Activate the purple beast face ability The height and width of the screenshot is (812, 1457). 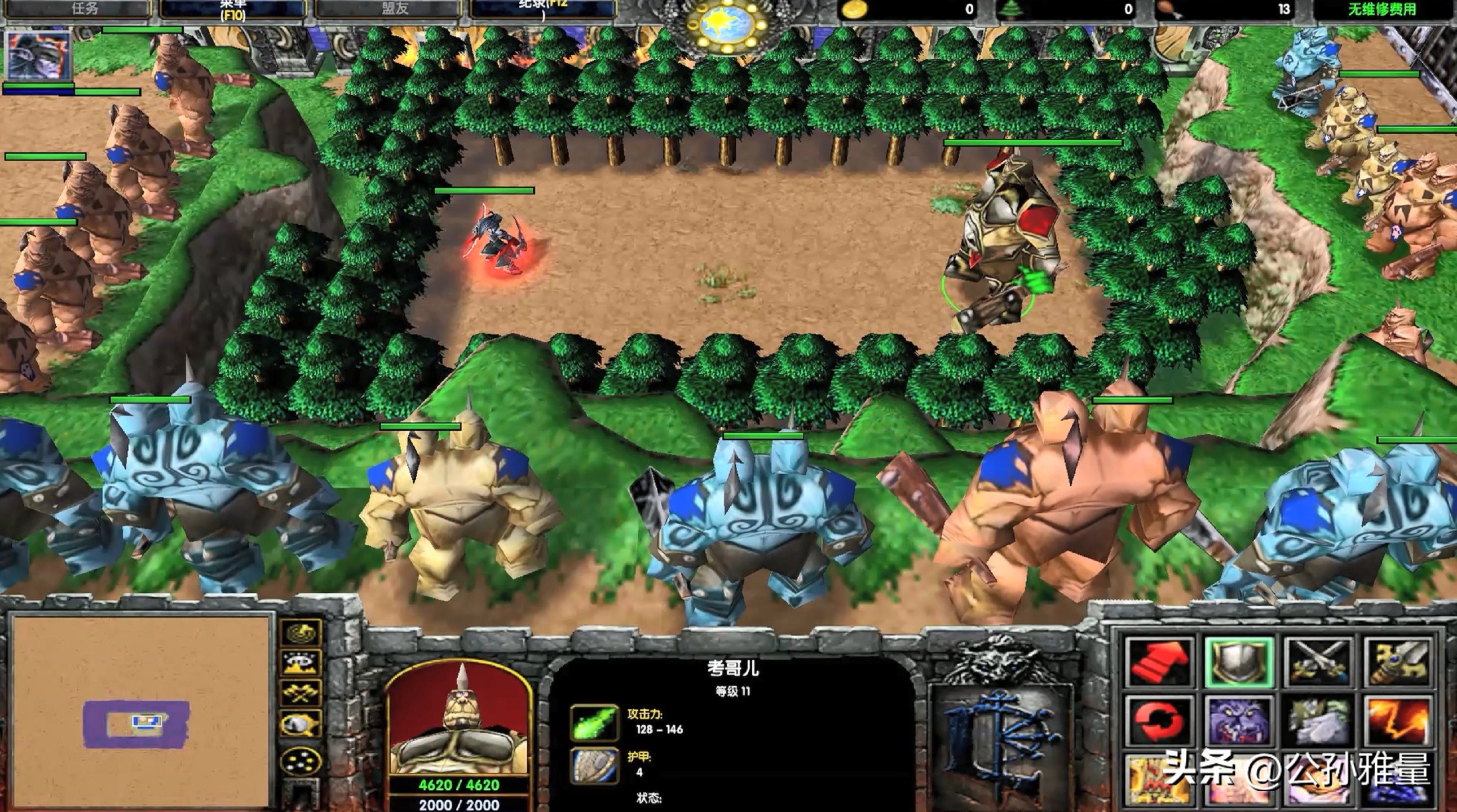[x=1239, y=721]
